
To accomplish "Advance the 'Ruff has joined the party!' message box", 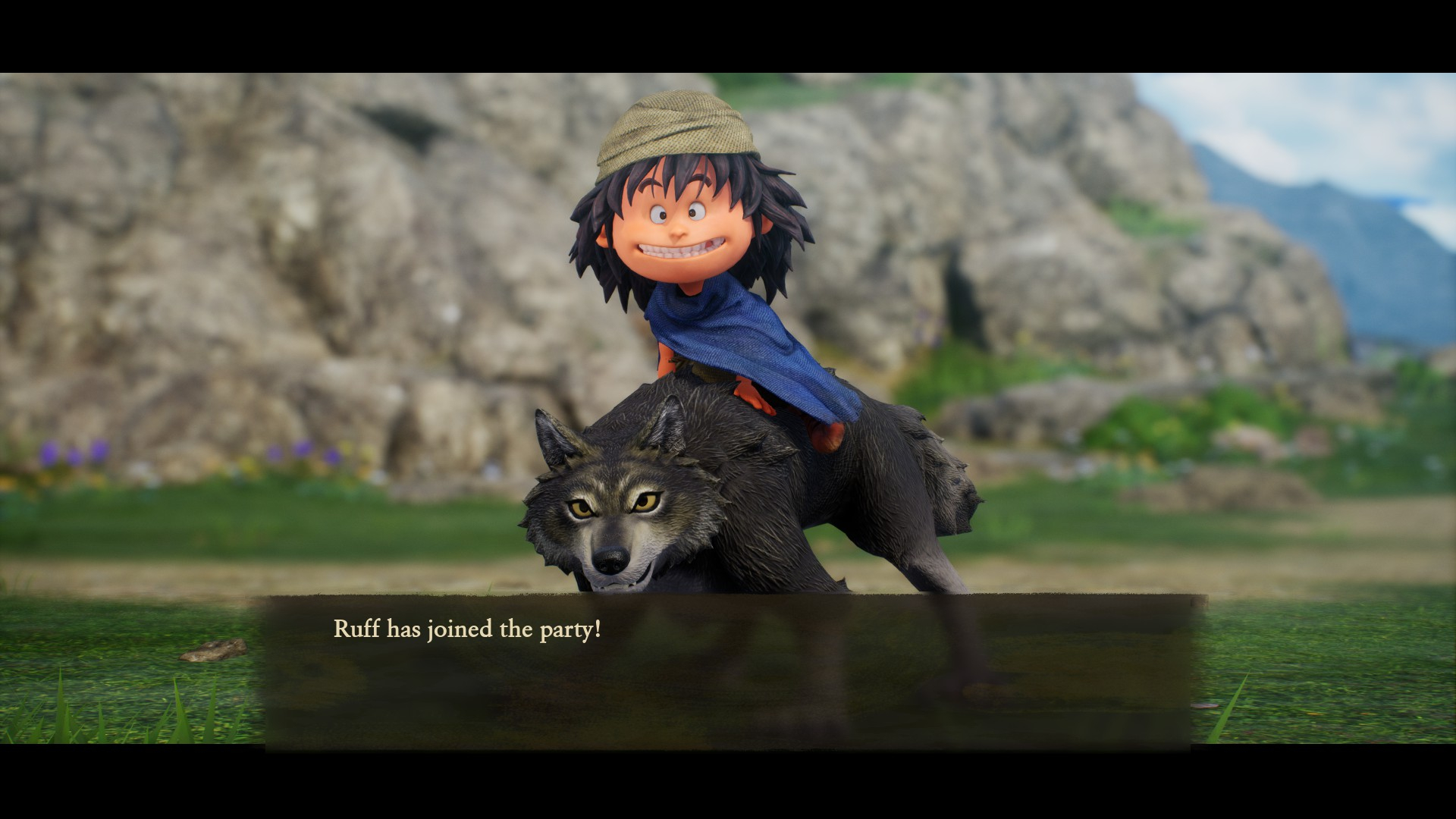I will click(x=726, y=670).
